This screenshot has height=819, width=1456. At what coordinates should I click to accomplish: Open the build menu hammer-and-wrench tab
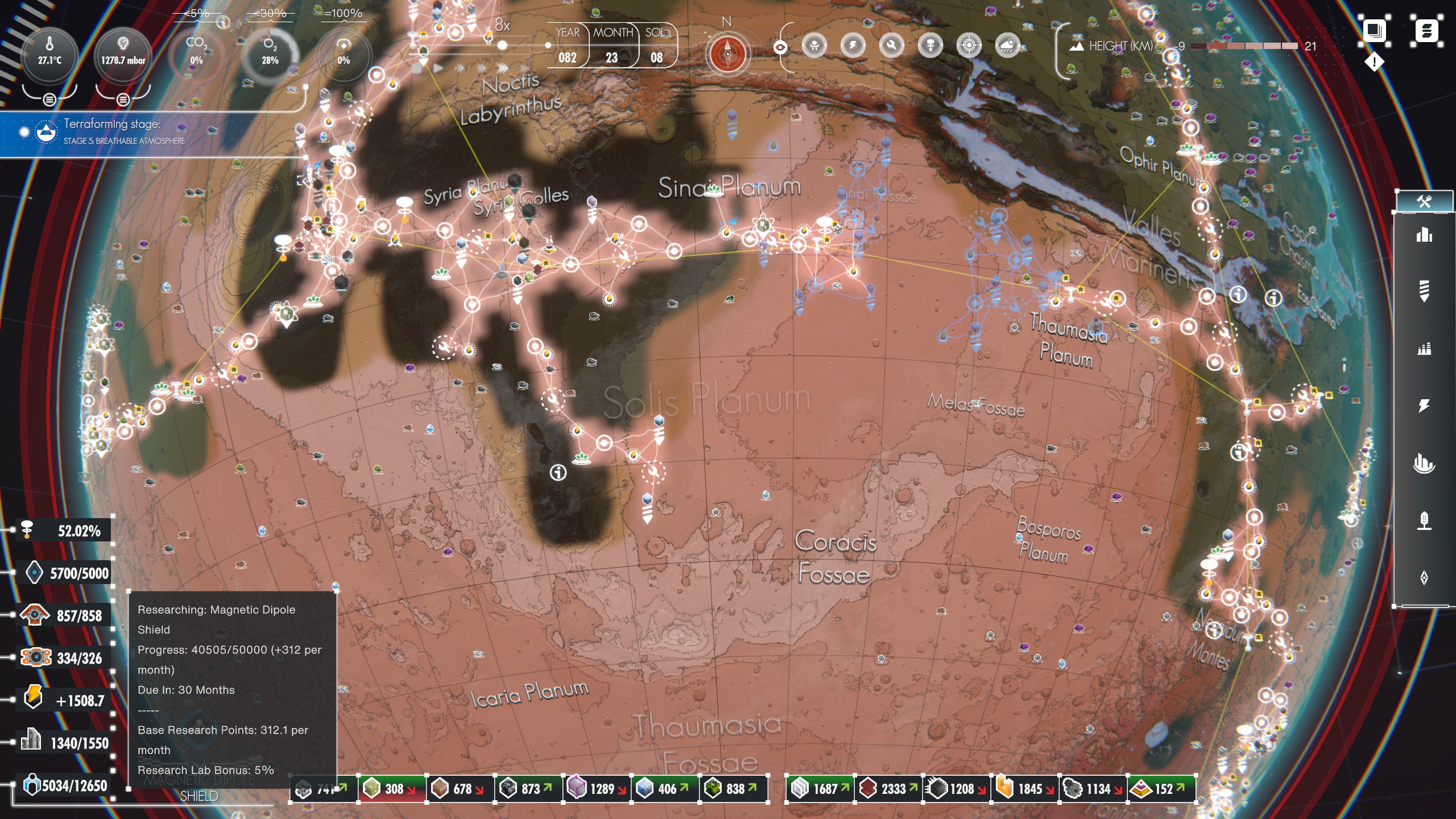click(x=1424, y=201)
